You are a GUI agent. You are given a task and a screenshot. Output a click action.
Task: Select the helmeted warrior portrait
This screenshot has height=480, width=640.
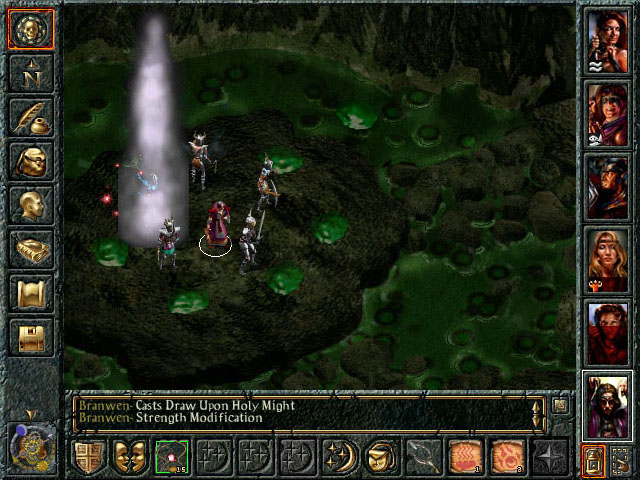tap(608, 187)
